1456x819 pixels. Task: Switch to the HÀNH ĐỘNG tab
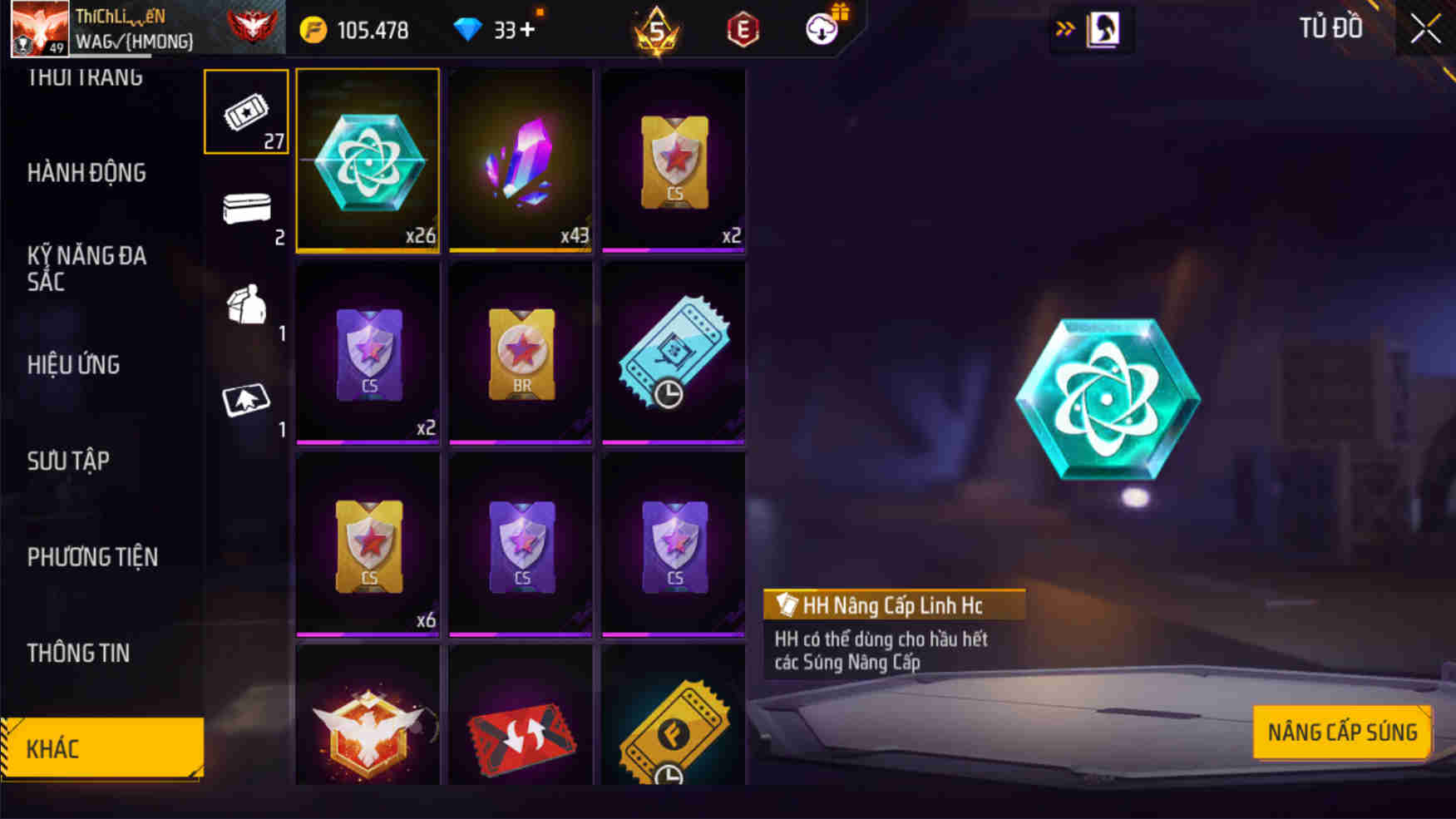[x=87, y=172]
